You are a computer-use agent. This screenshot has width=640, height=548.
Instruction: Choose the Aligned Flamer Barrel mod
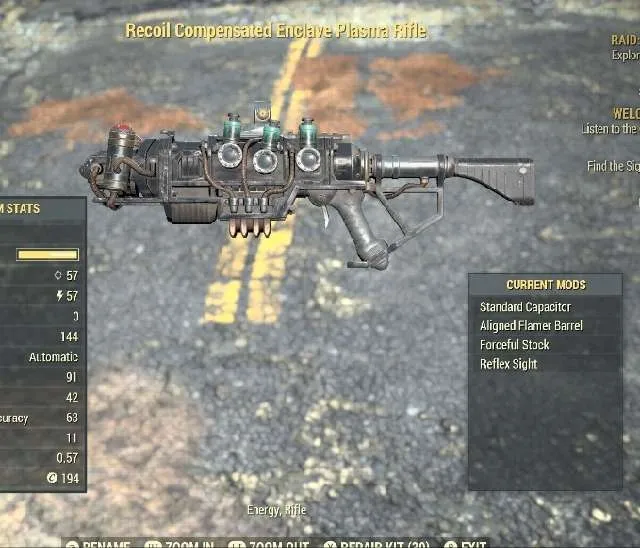coord(531,326)
